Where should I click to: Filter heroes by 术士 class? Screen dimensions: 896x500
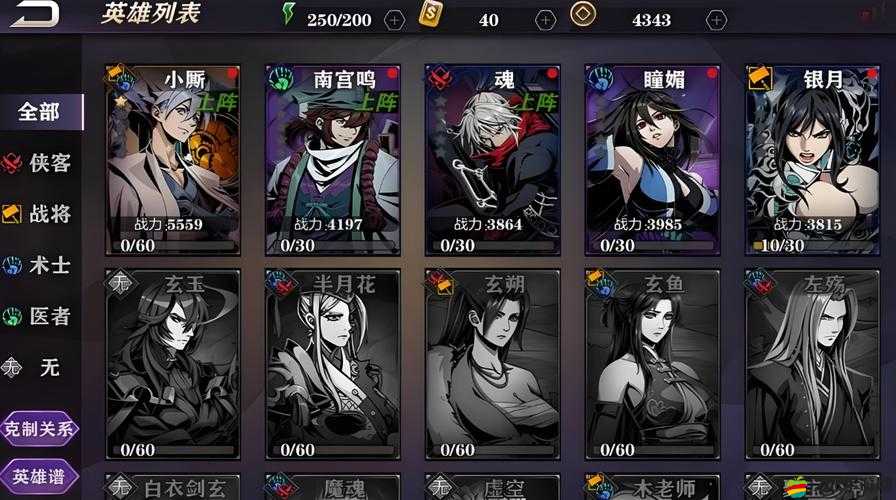coord(40,265)
